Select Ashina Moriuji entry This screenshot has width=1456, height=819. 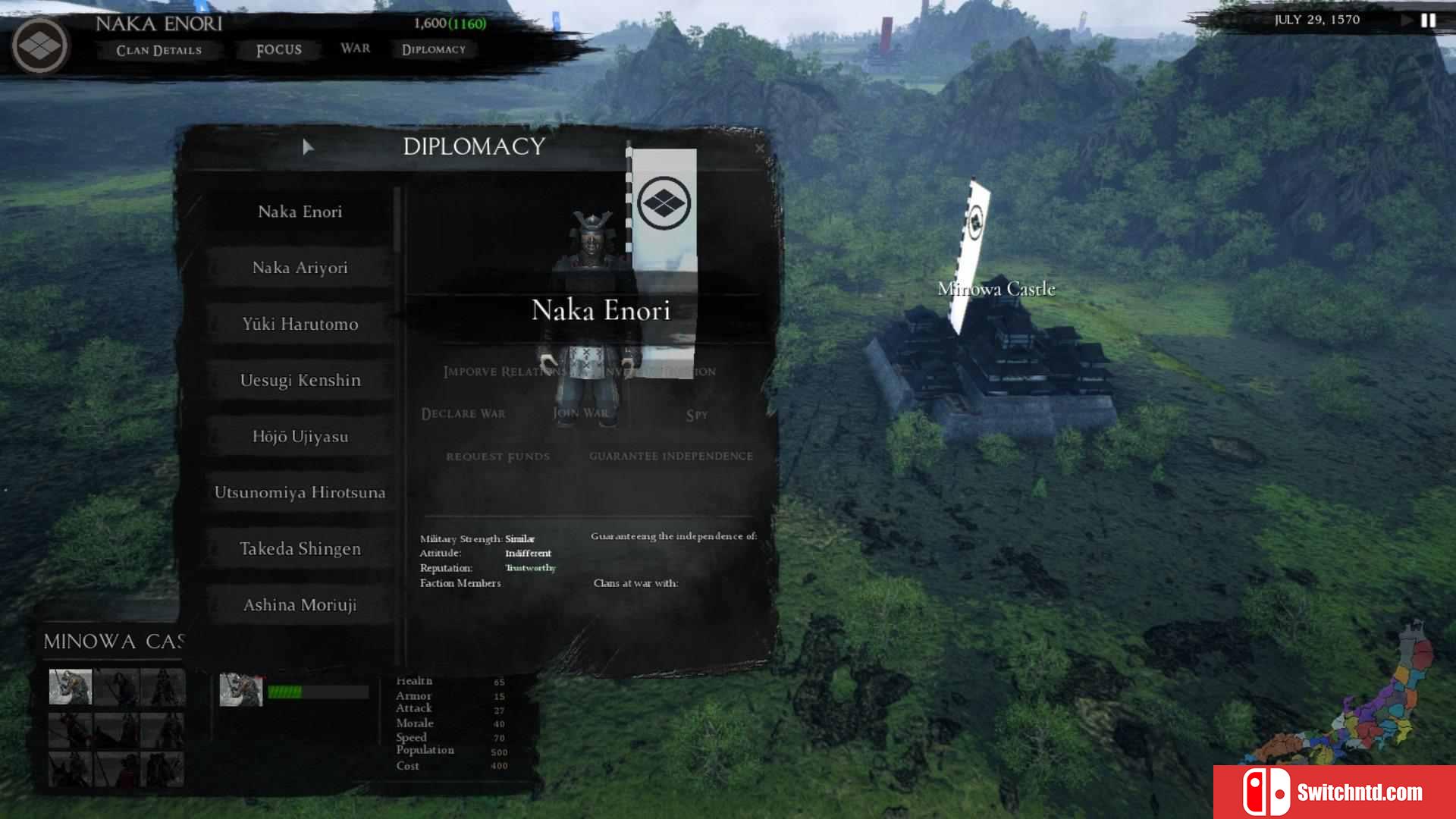(x=300, y=604)
